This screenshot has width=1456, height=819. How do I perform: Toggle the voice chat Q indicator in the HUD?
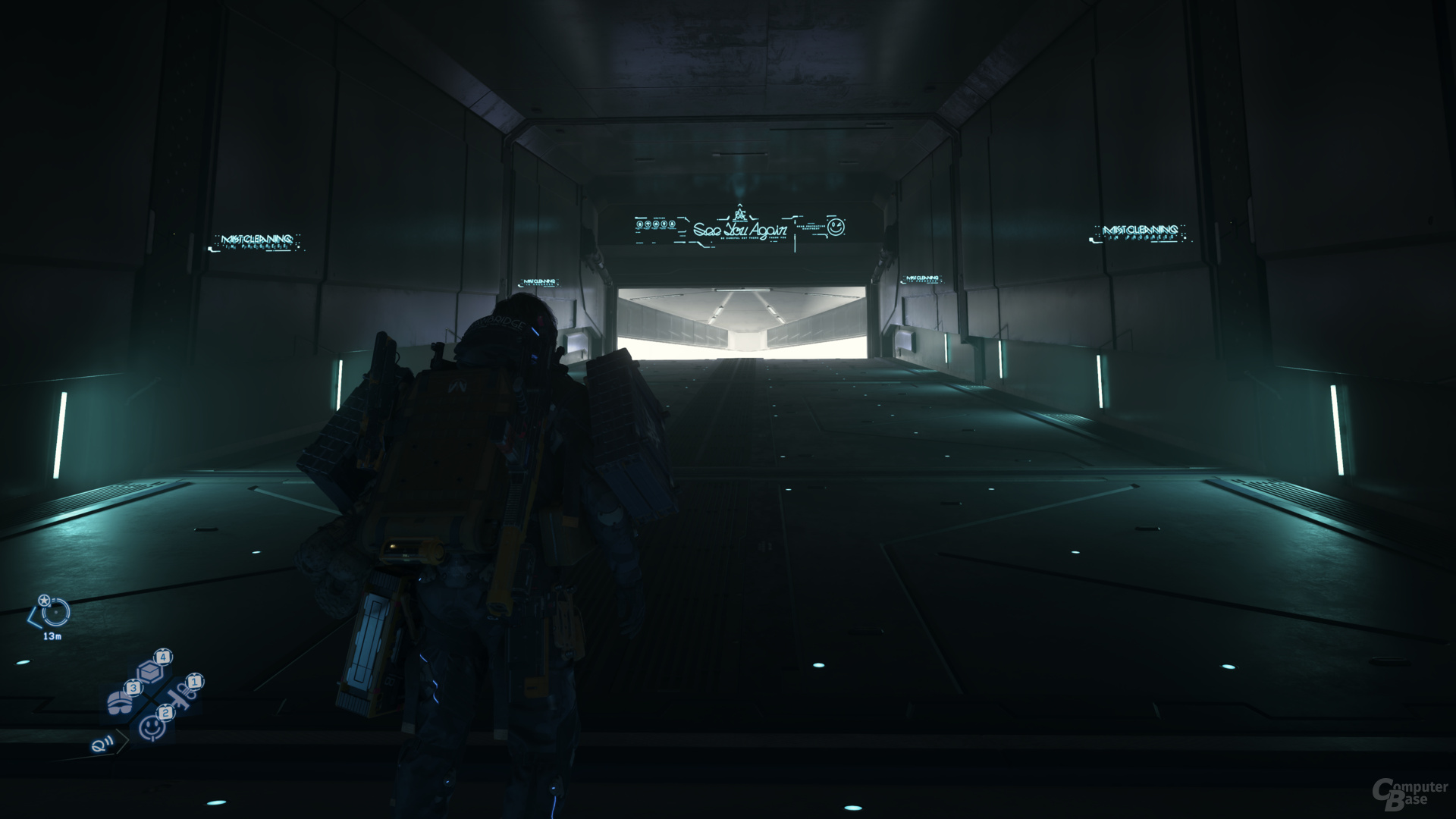[x=101, y=746]
